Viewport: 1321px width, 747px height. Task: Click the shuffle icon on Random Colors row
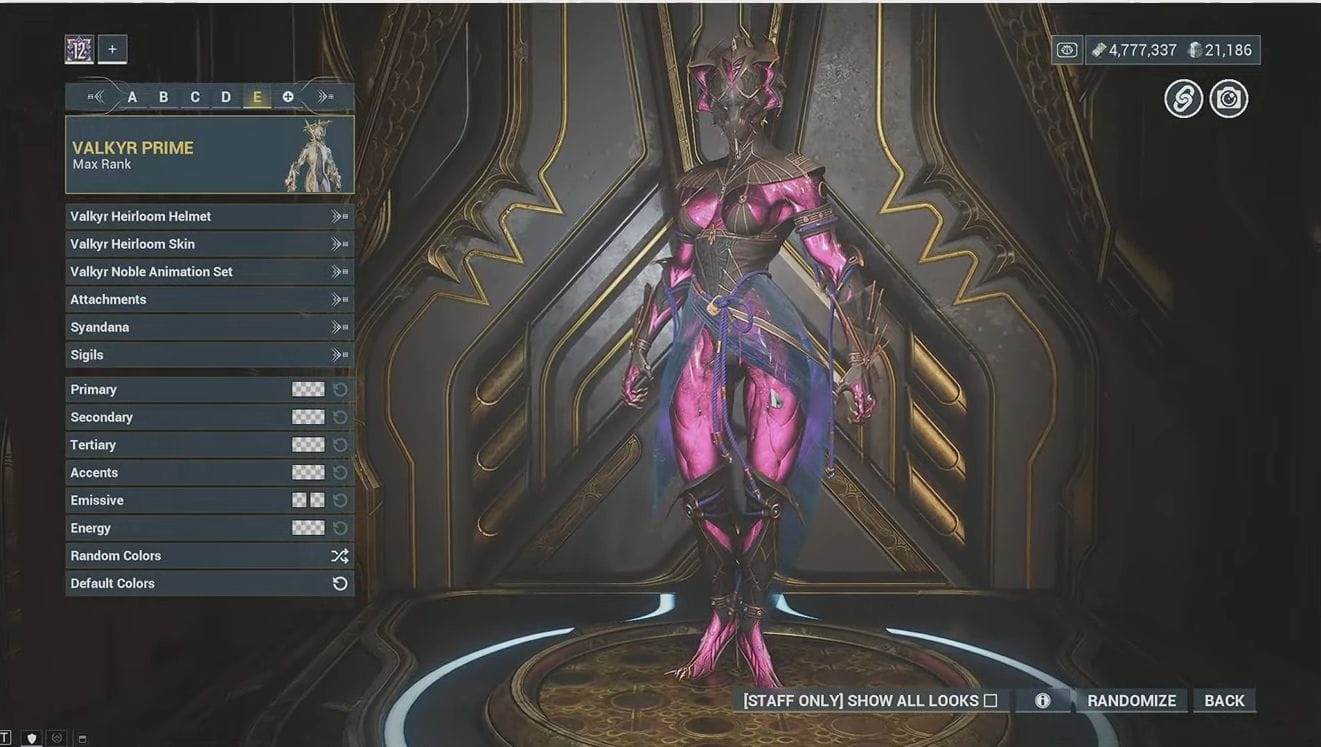tap(340, 556)
